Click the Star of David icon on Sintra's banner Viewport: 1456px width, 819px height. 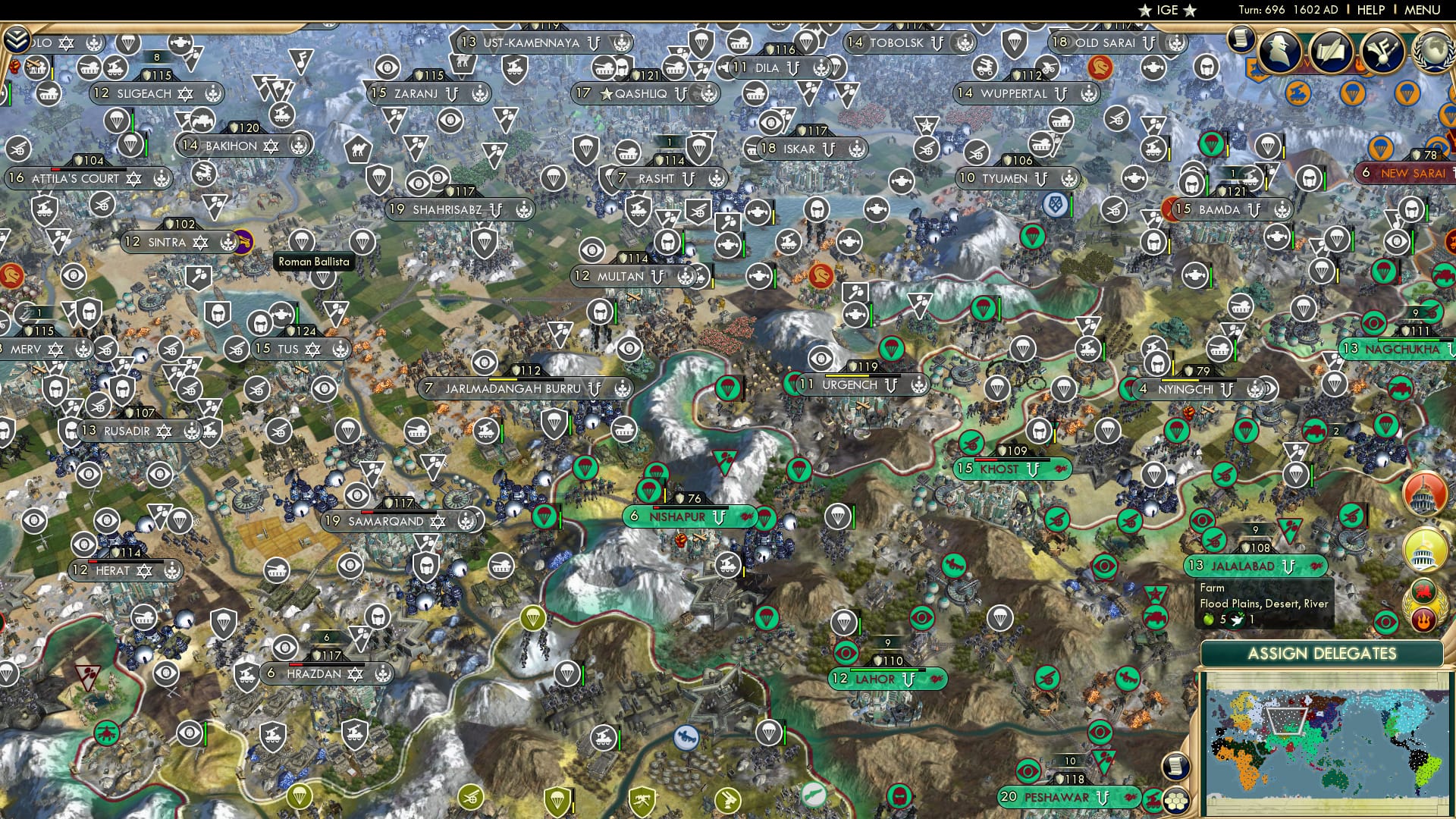[x=199, y=242]
